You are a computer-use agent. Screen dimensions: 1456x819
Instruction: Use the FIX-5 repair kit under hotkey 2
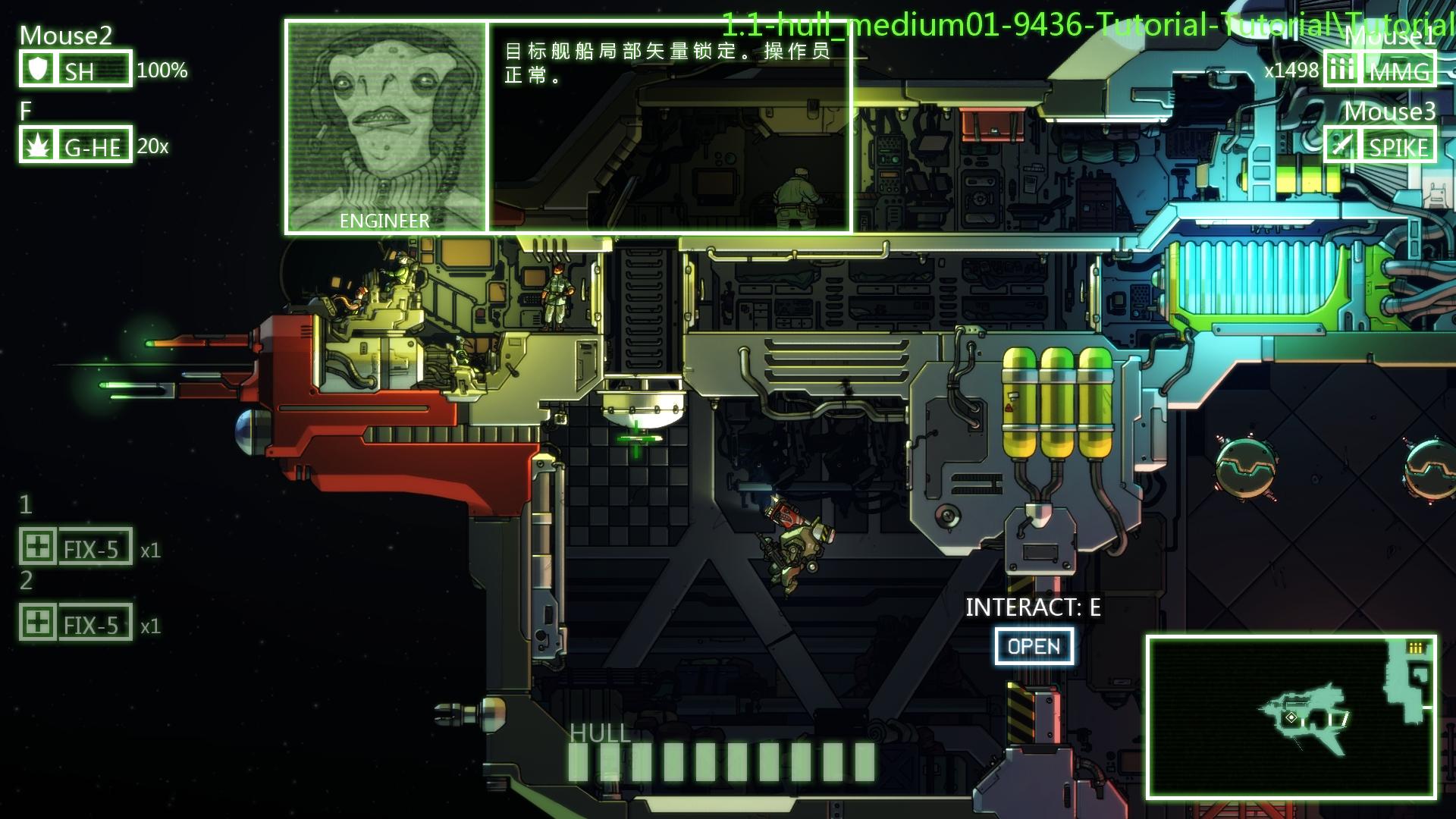(x=76, y=623)
